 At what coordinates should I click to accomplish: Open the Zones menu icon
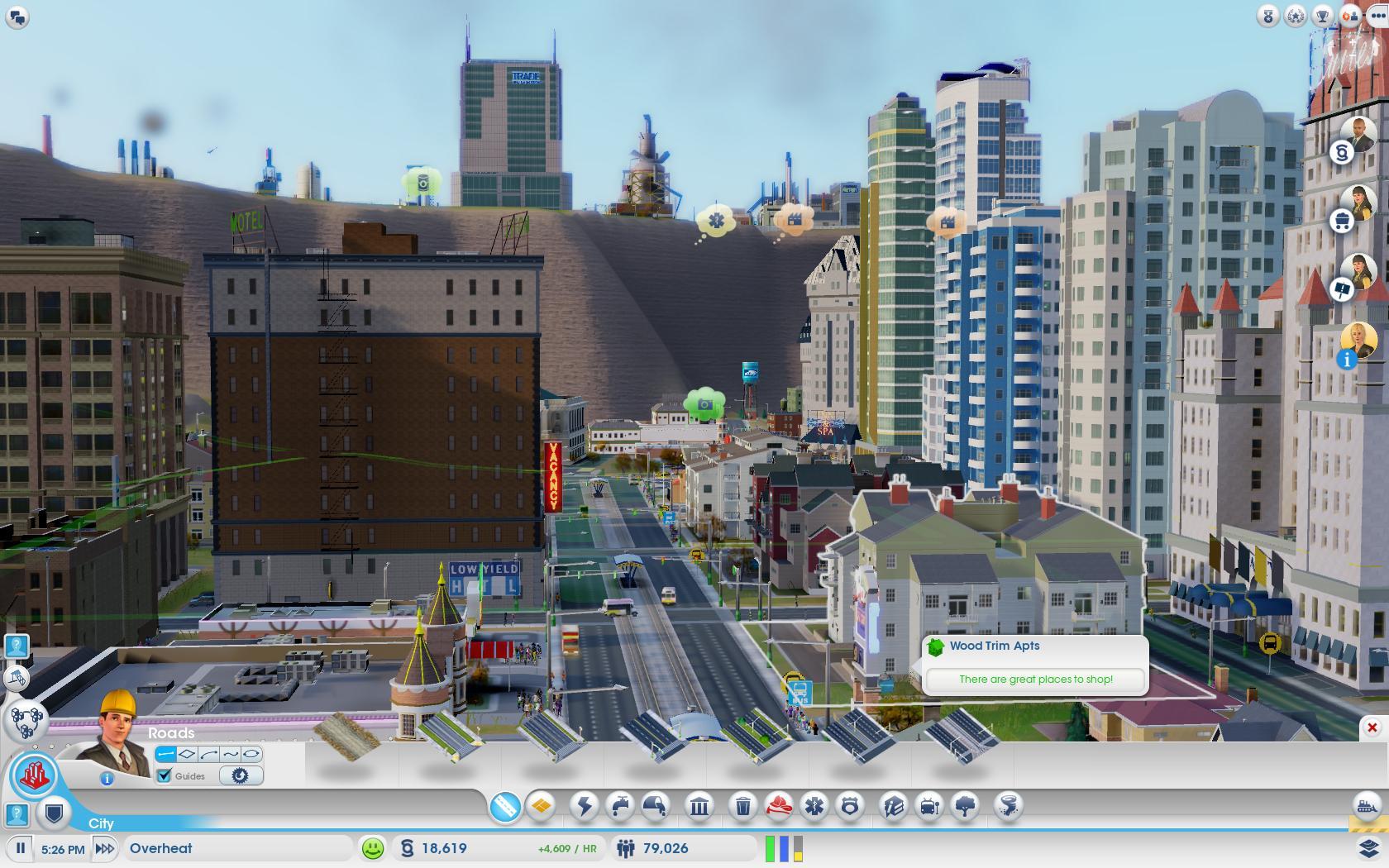[x=542, y=805]
